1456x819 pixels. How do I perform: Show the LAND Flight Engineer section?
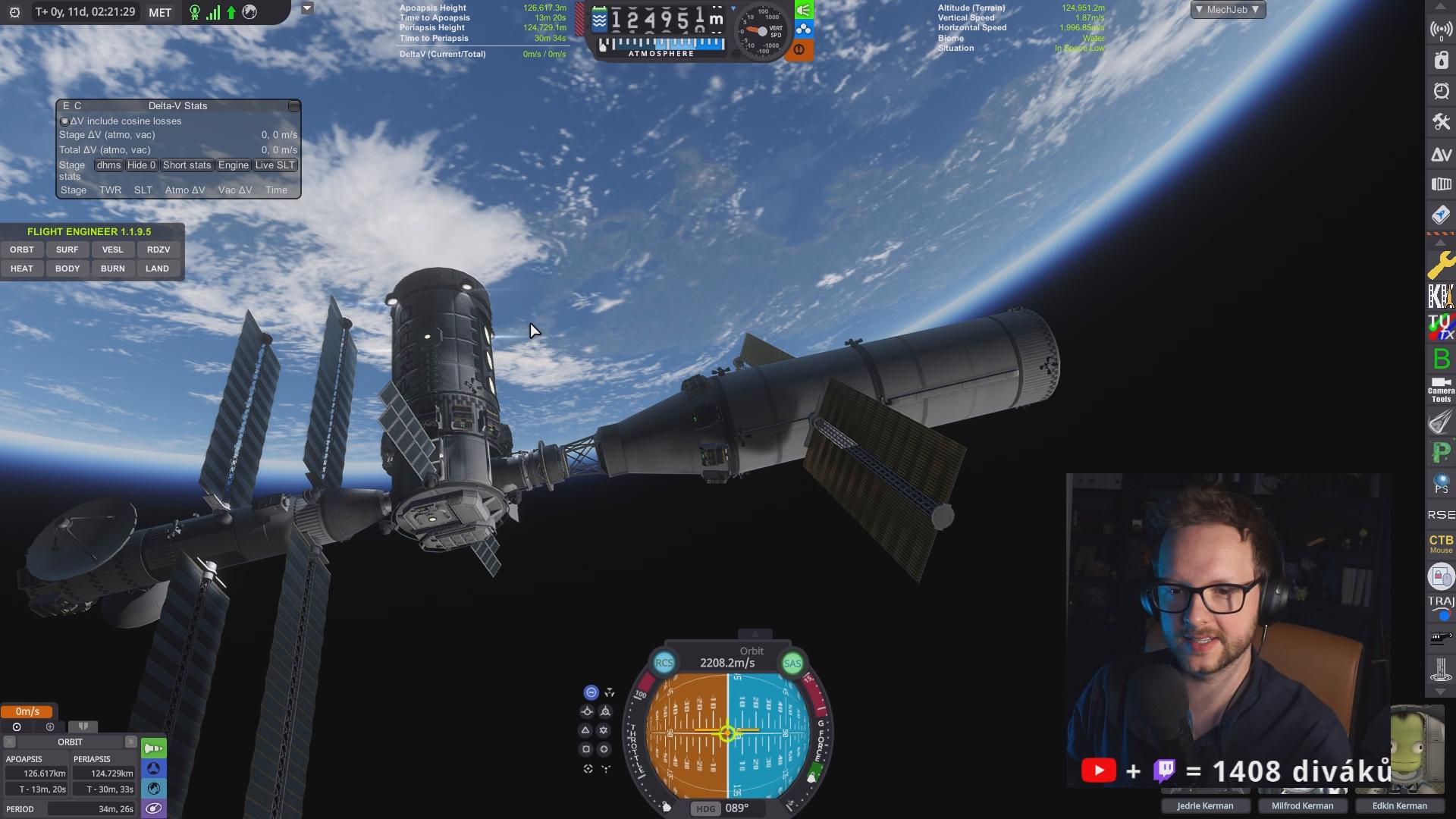point(158,268)
